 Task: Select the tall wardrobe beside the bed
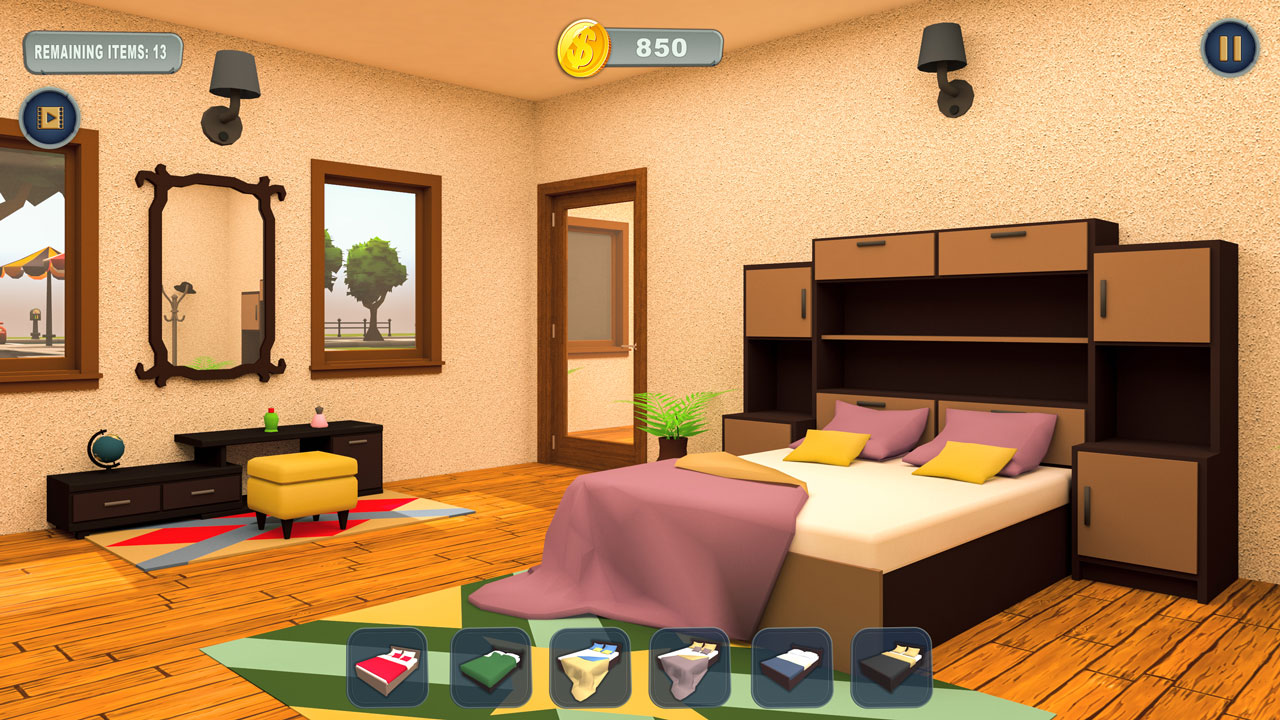click(x=1150, y=400)
